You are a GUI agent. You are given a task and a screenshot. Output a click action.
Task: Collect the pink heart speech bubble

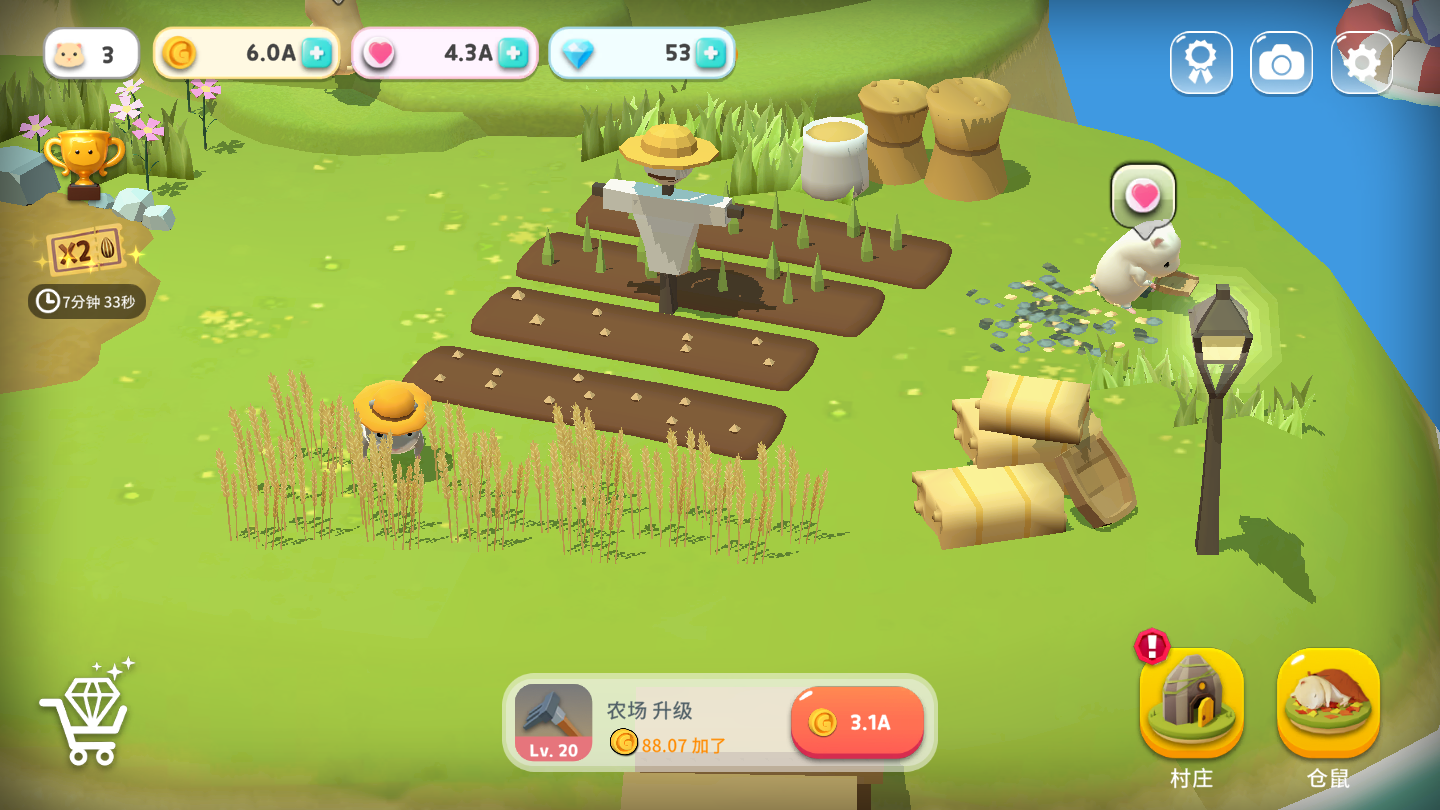[x=1143, y=196]
